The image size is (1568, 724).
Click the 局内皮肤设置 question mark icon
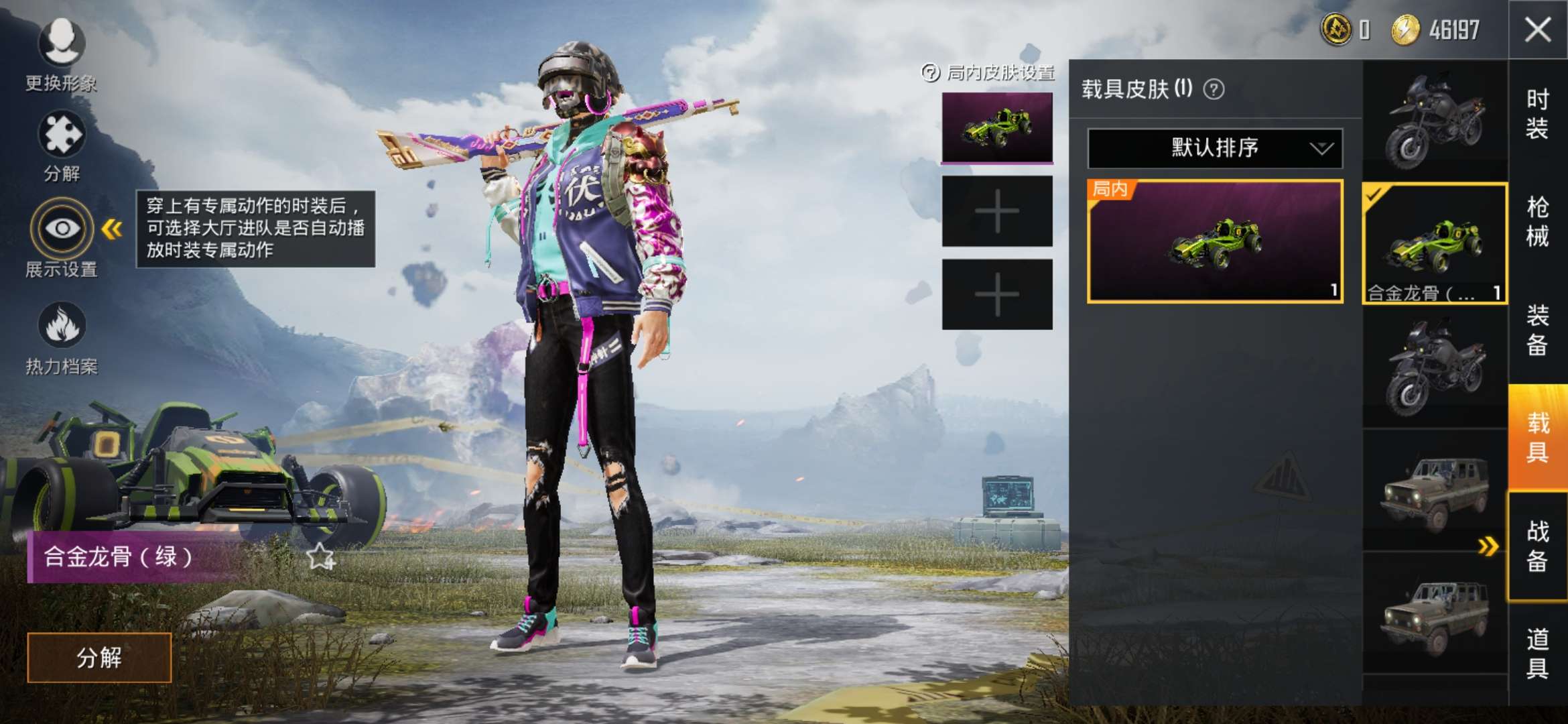pyautogui.click(x=931, y=72)
